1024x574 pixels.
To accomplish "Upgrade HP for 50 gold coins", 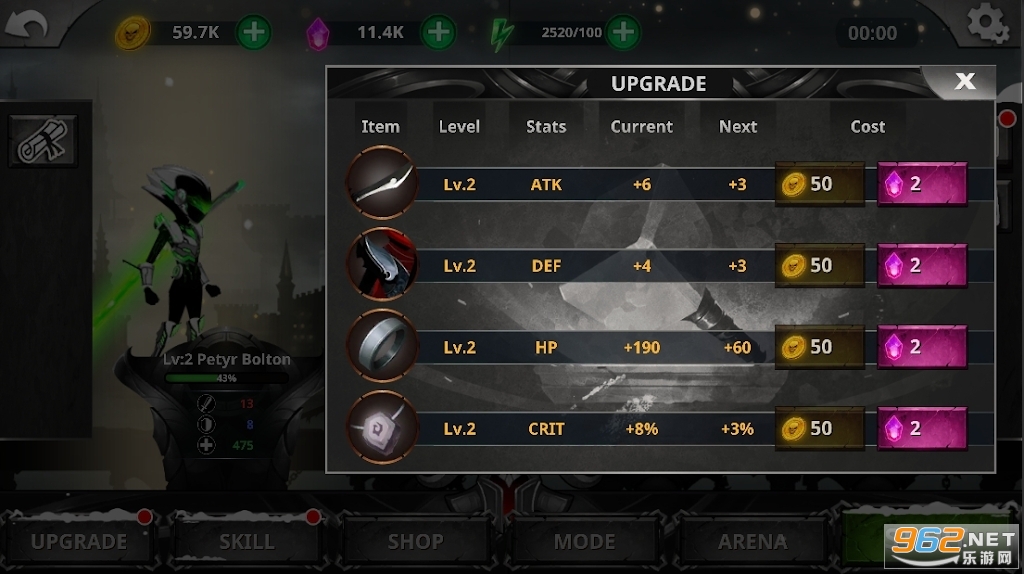I will click(x=820, y=347).
